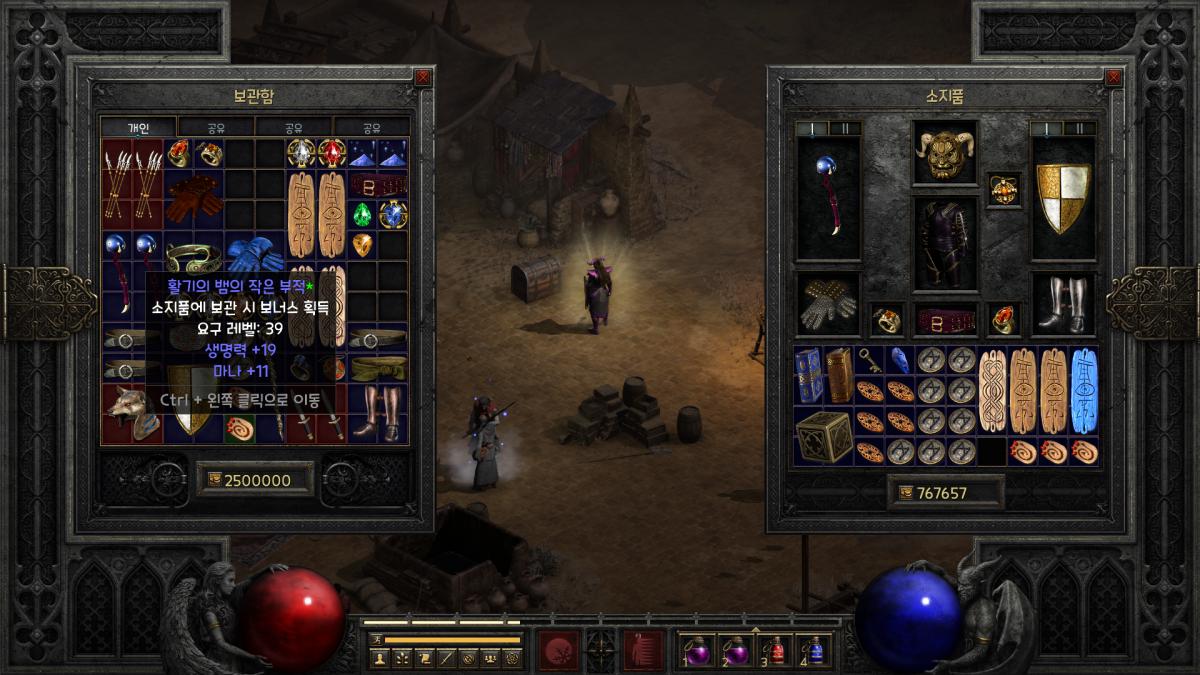This screenshot has width=1200, height=675.
Task: Select the equipped gold and white shield
Action: pyautogui.click(x=1063, y=197)
